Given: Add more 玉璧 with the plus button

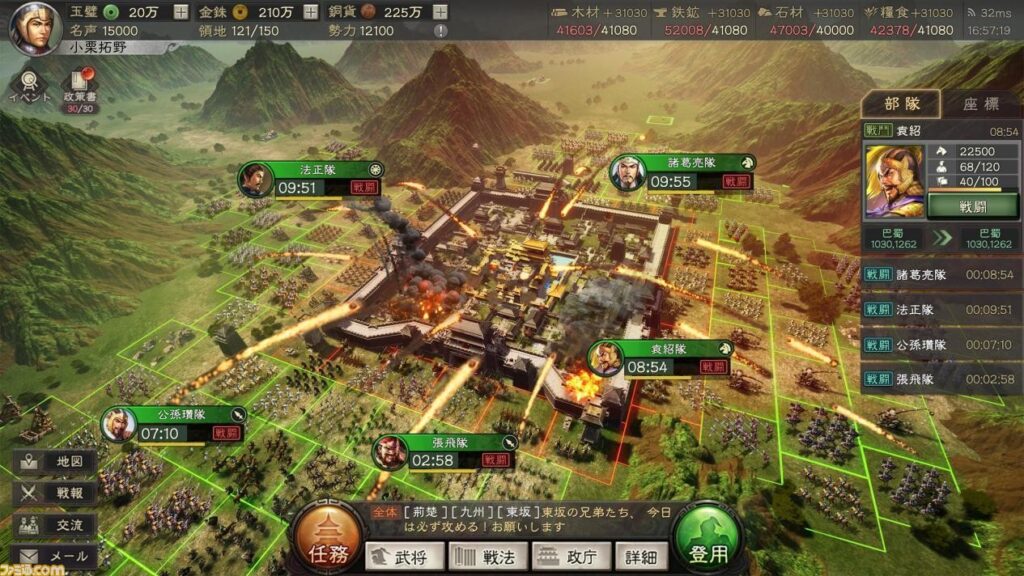Looking at the screenshot, I should pyautogui.click(x=180, y=13).
